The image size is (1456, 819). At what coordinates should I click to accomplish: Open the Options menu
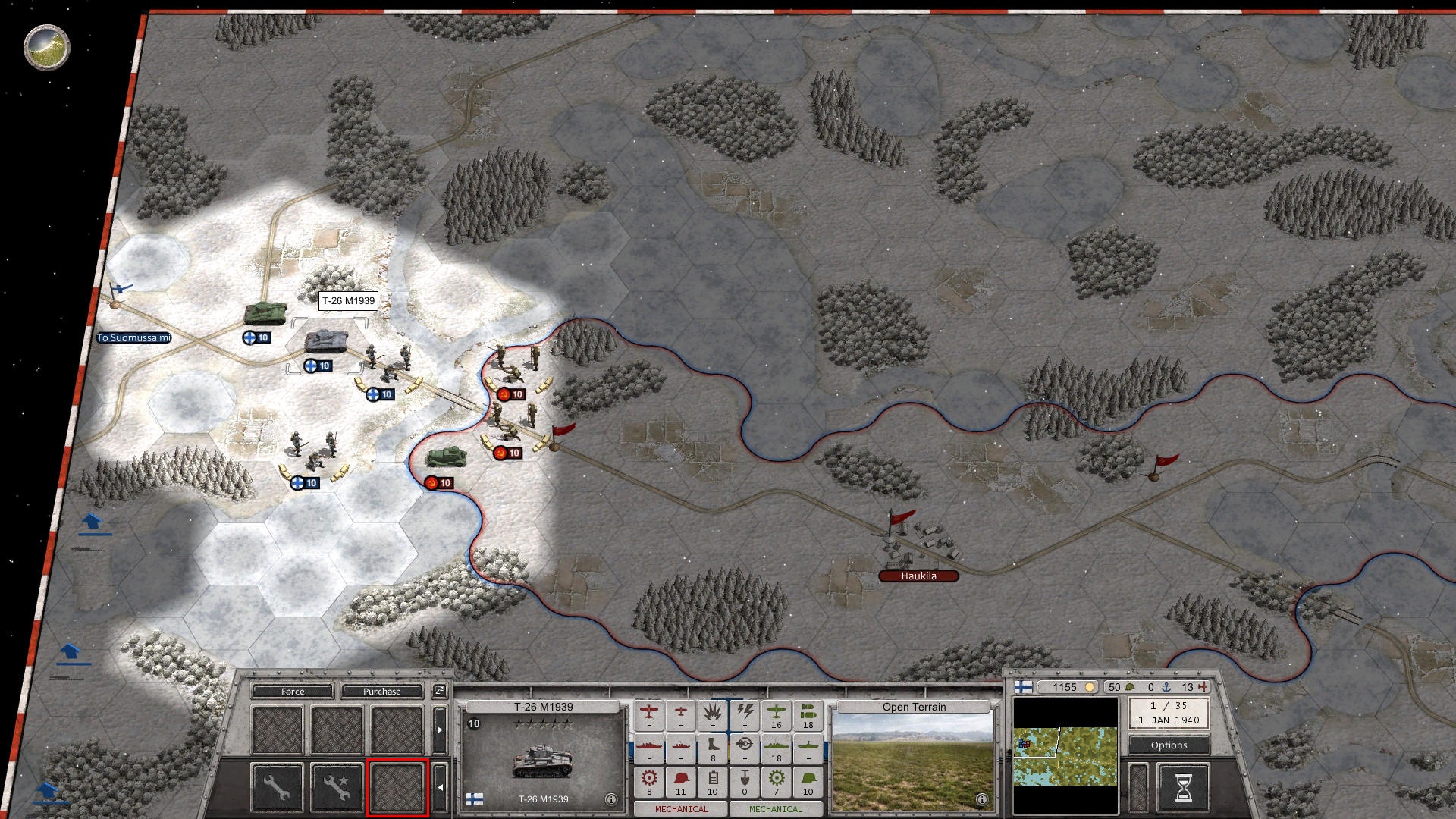coord(1168,745)
